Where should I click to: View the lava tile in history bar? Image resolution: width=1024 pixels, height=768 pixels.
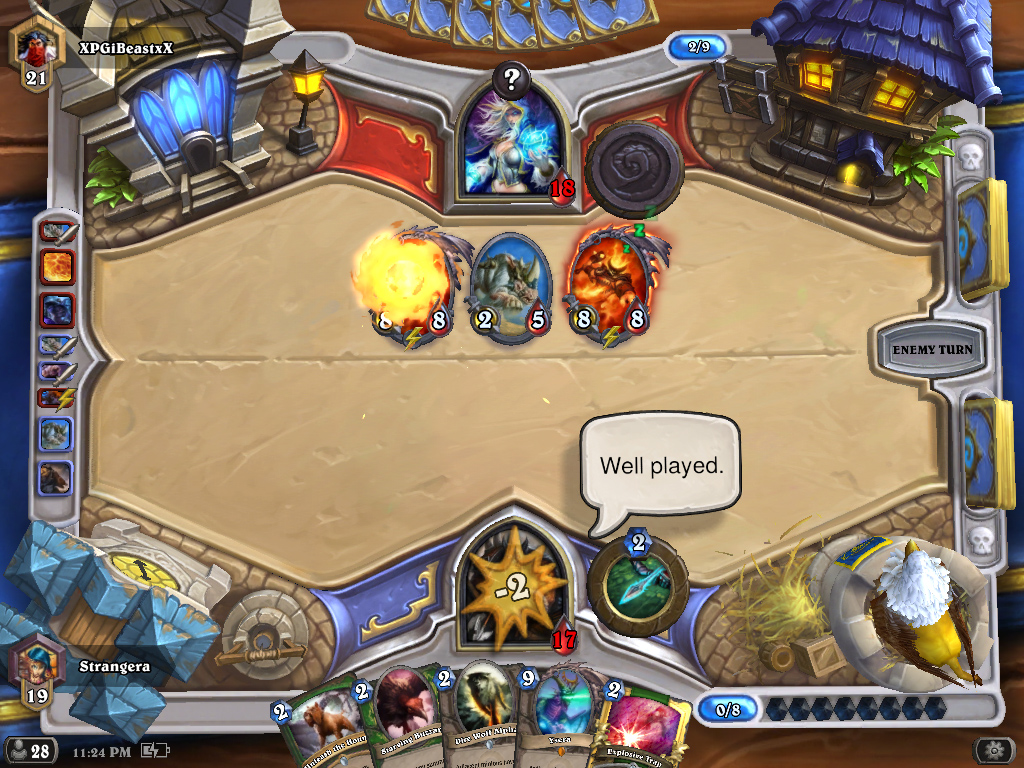(x=56, y=268)
